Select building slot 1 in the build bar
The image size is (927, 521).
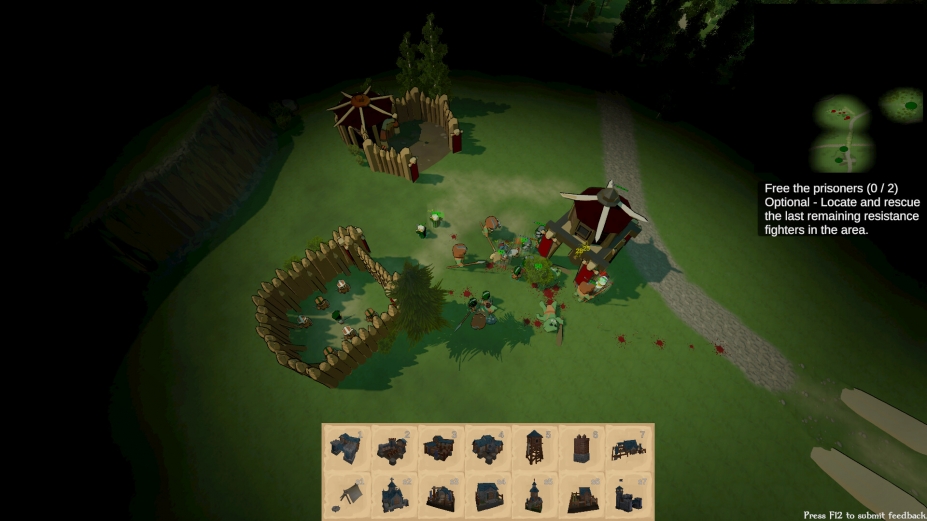(346, 447)
